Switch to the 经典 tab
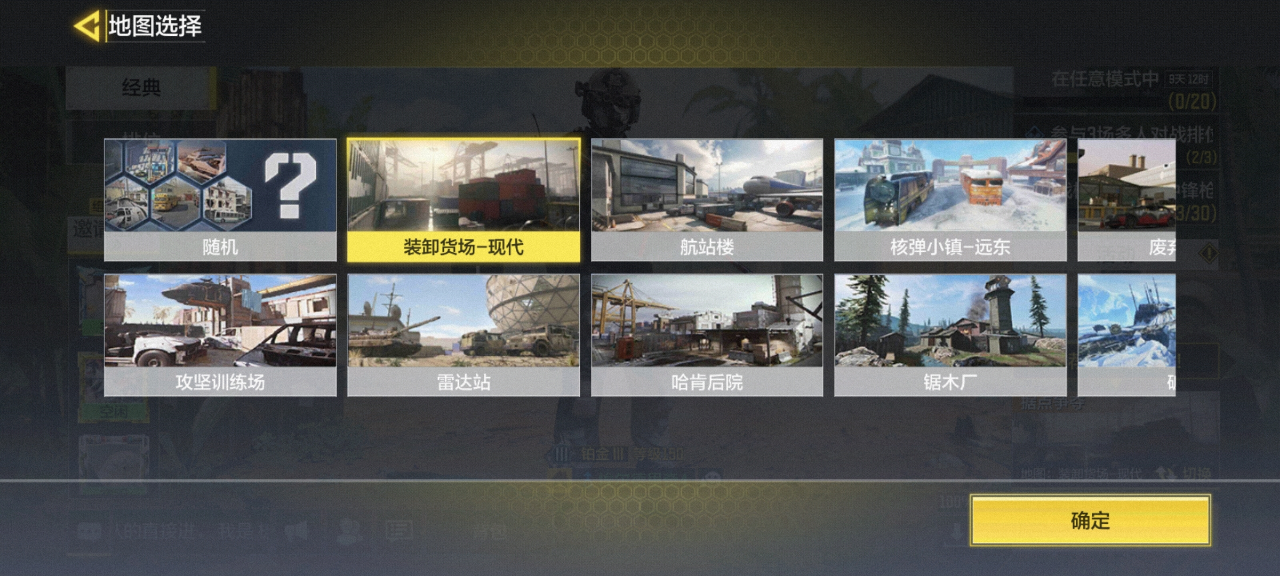This screenshot has width=1280, height=576. point(141,88)
